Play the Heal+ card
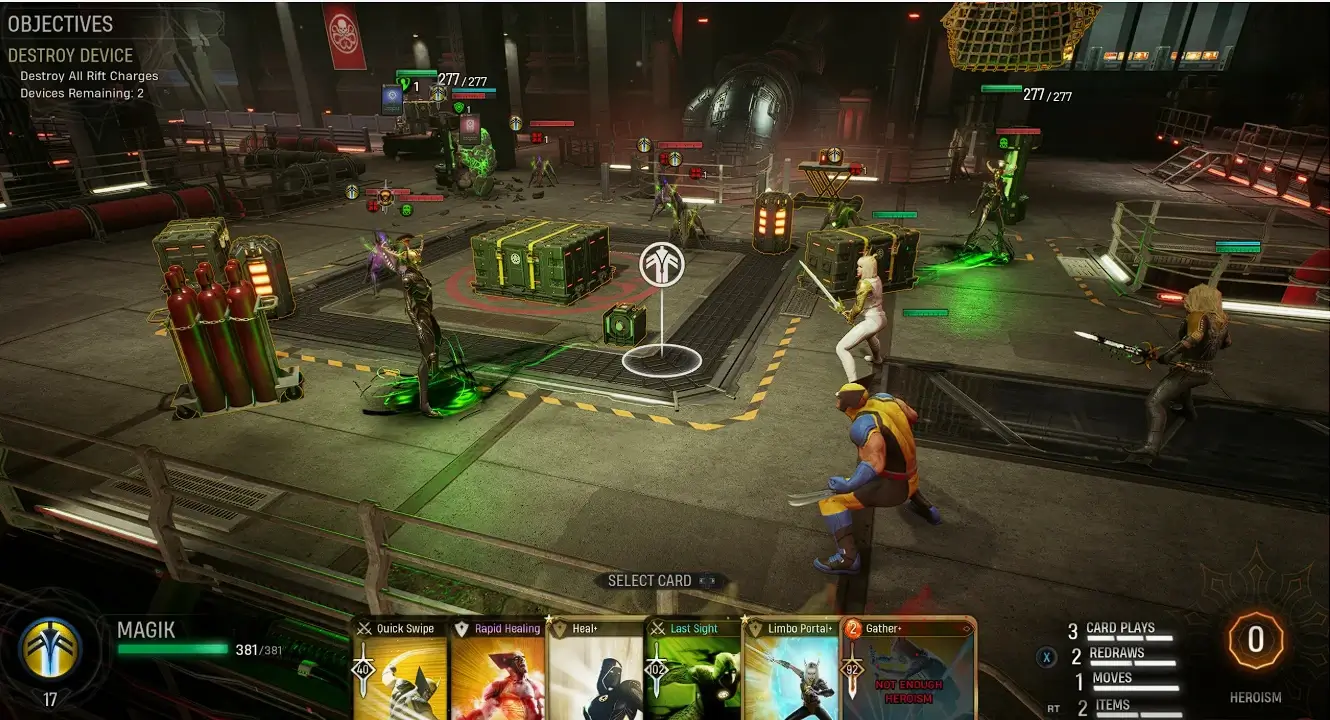Screen dimensions: 1330x720 tap(594, 670)
